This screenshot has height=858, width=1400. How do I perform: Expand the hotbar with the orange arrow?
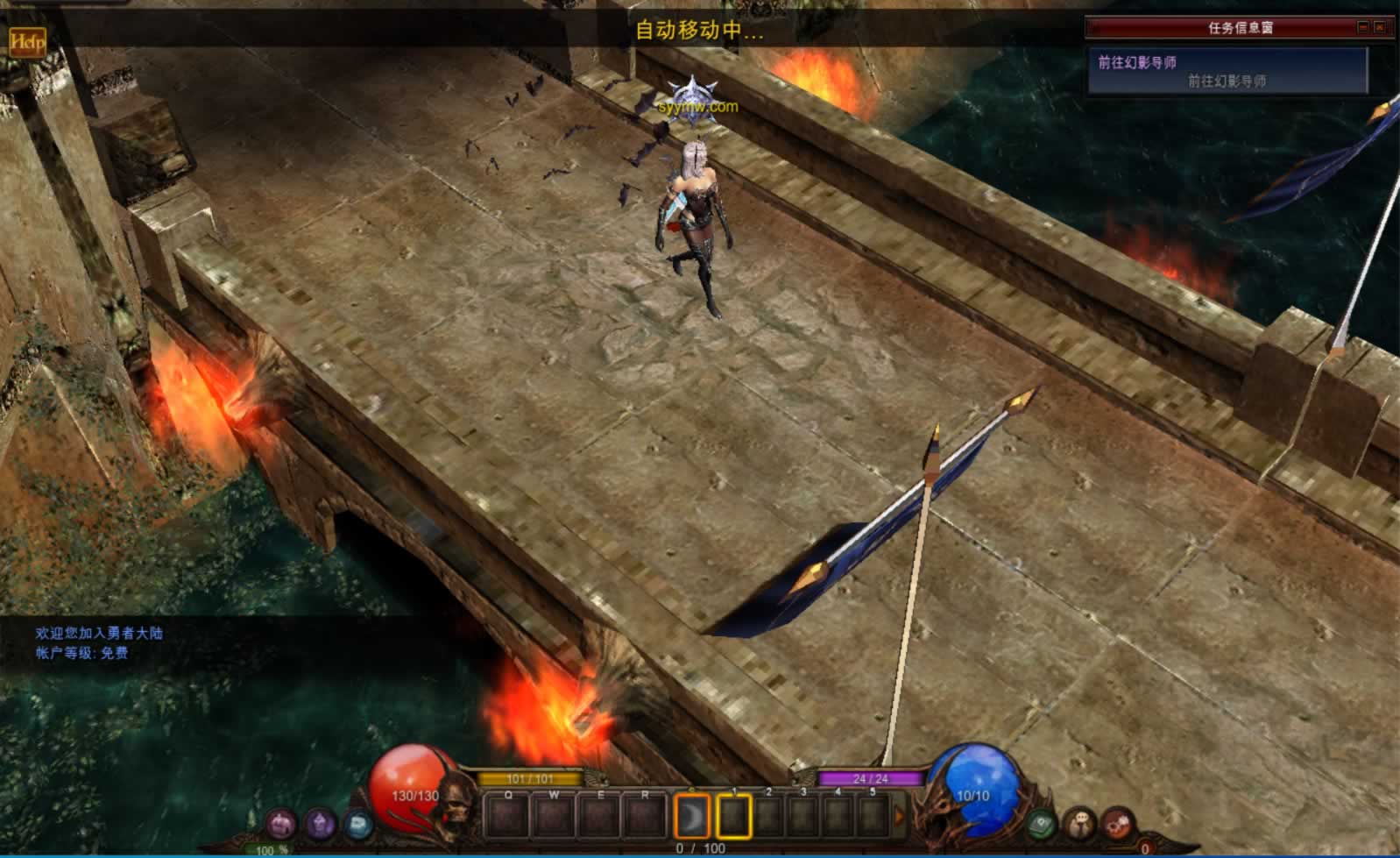pos(899,816)
